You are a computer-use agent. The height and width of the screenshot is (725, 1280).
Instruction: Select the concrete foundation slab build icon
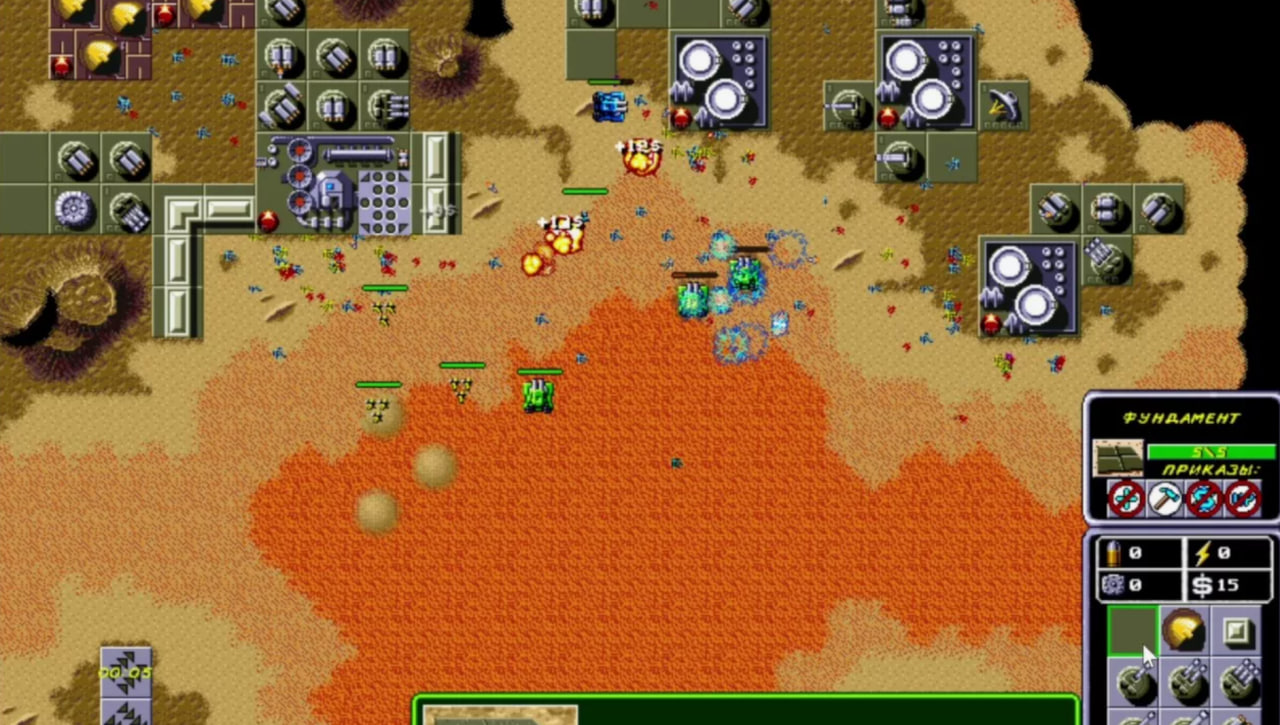click(1132, 631)
